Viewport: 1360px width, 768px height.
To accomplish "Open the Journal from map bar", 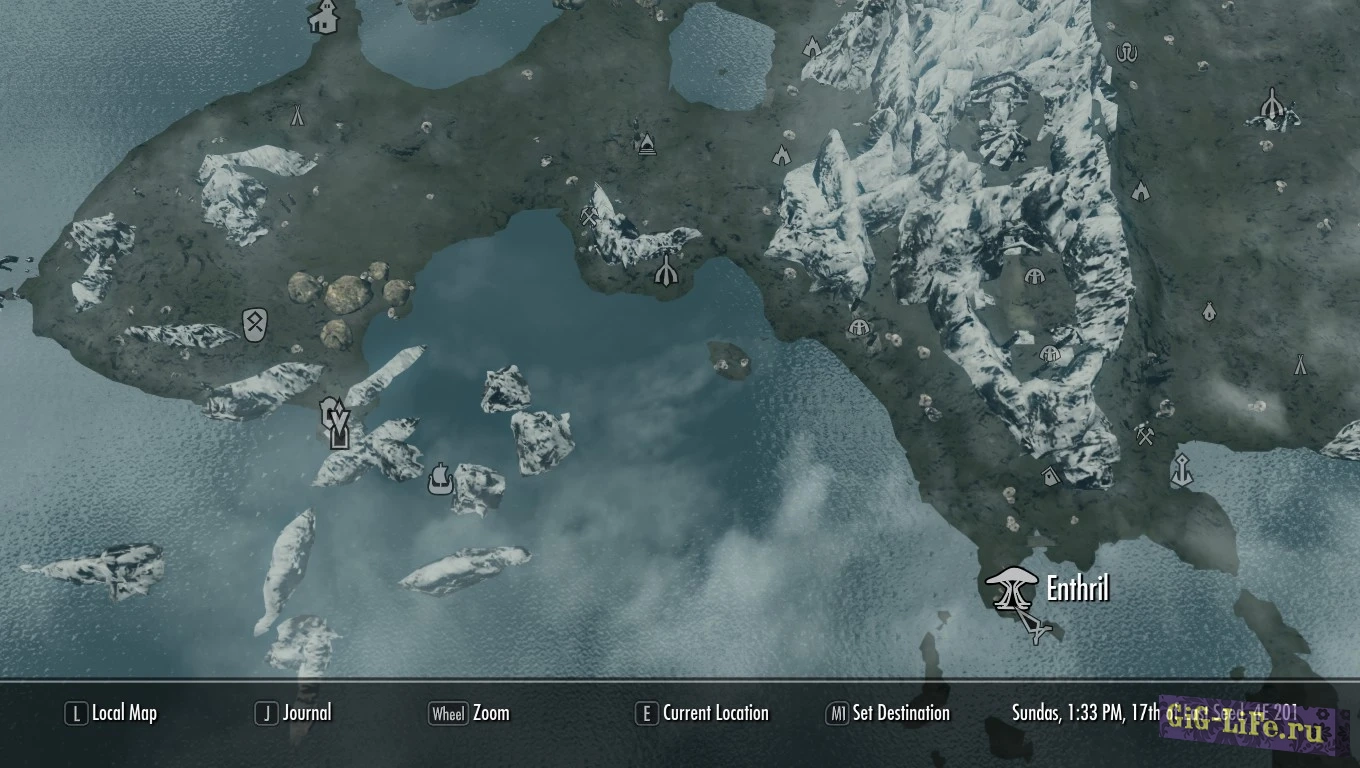I will click(x=294, y=713).
